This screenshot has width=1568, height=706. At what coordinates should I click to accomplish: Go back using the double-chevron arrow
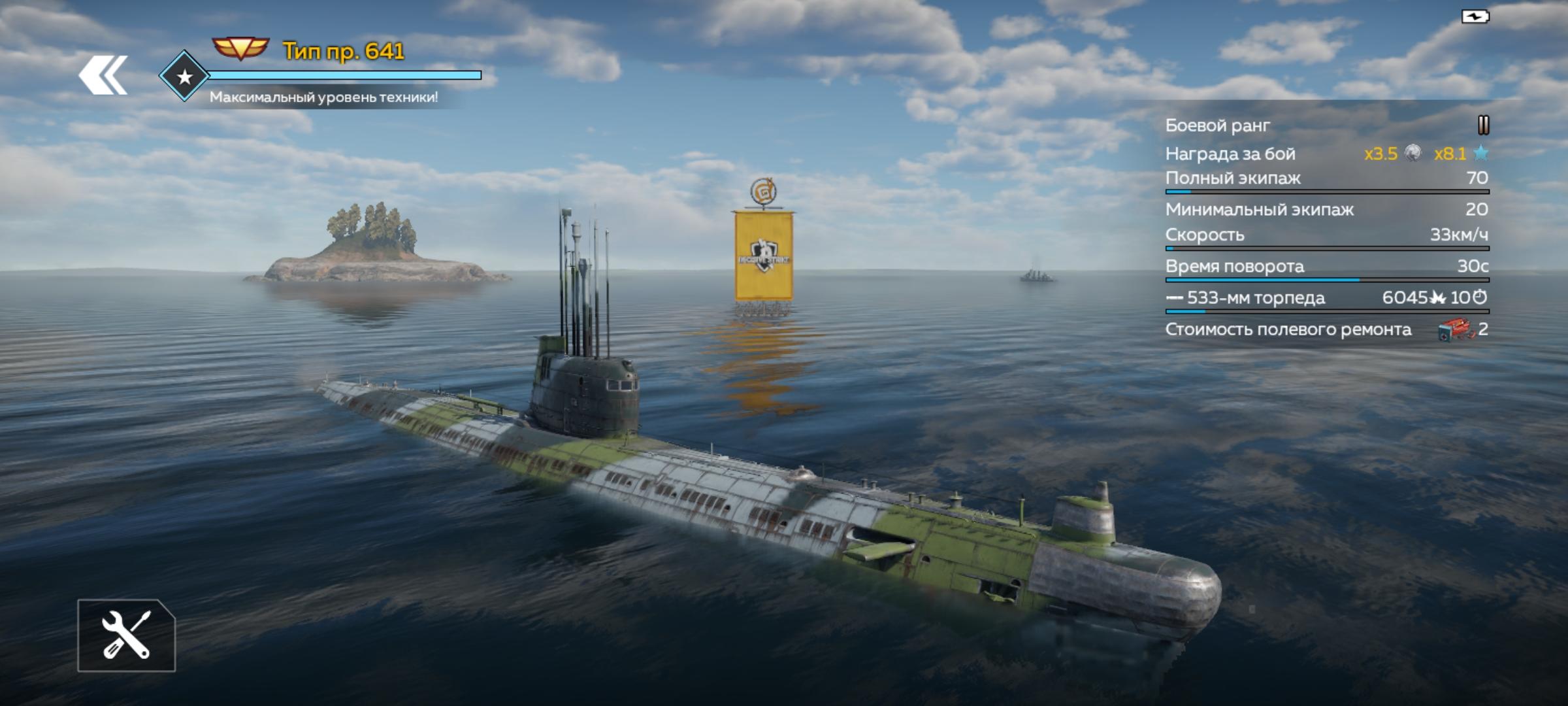(103, 75)
